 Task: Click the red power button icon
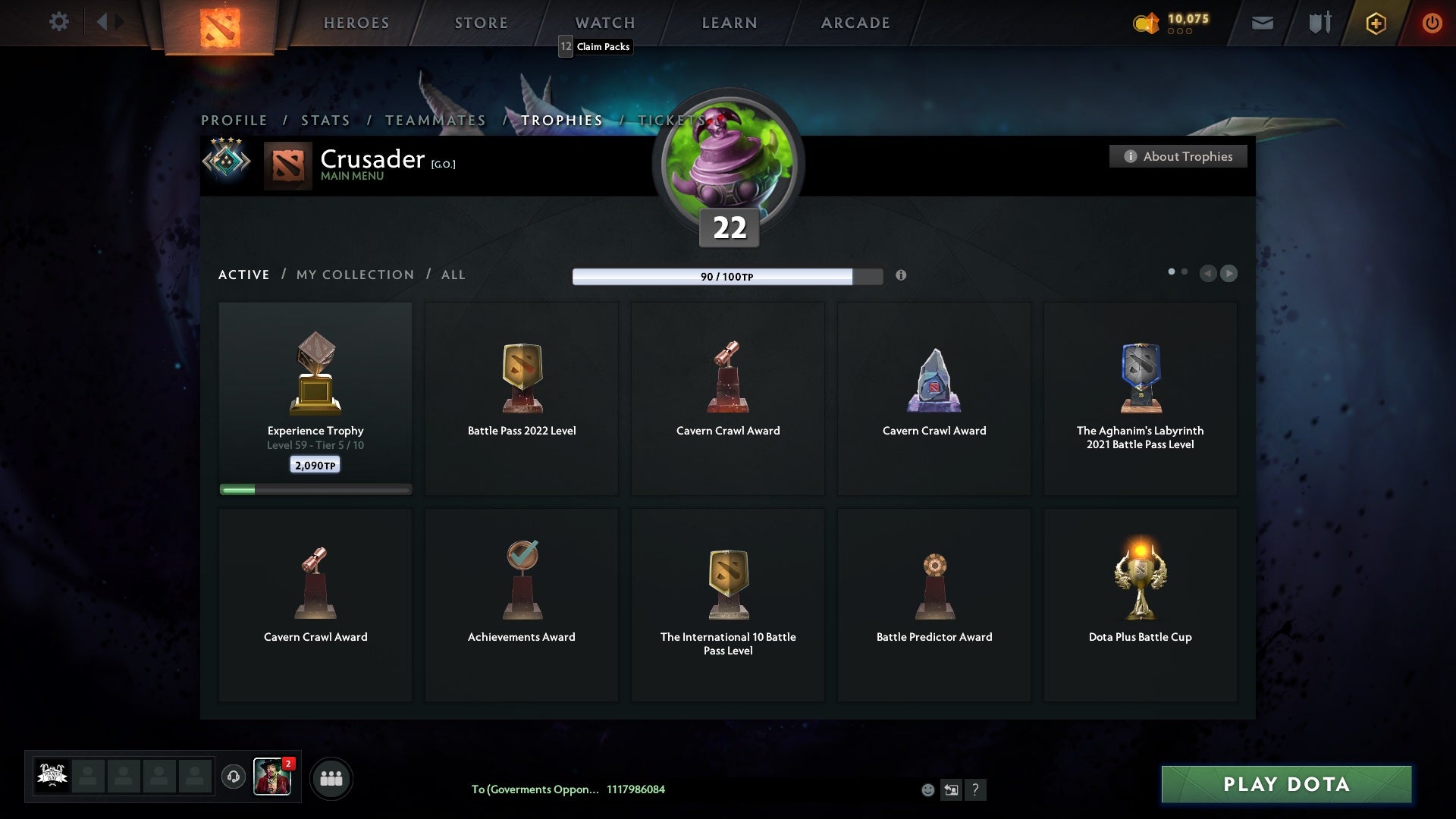(x=1432, y=23)
